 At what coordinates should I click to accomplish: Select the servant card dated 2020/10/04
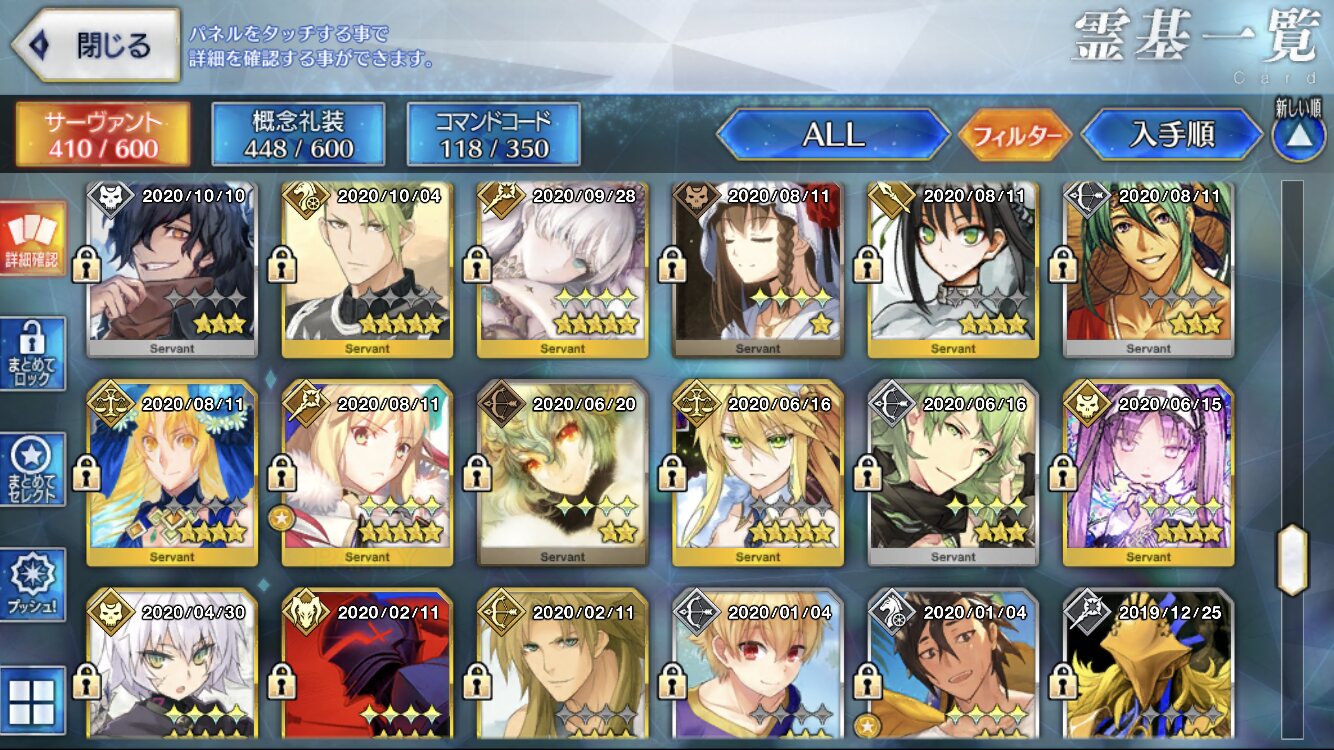(x=367, y=269)
